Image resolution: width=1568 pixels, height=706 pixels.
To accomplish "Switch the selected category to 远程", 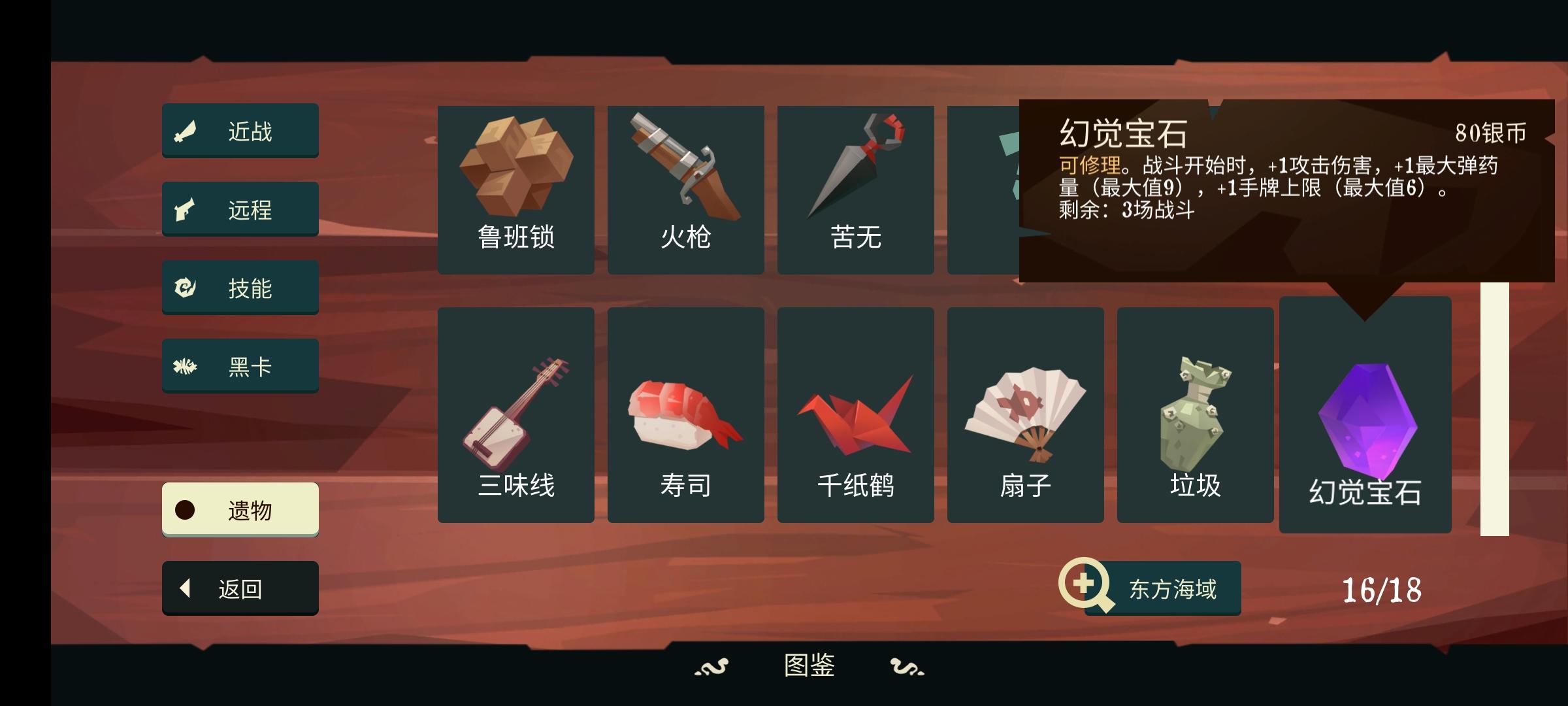I will (240, 209).
